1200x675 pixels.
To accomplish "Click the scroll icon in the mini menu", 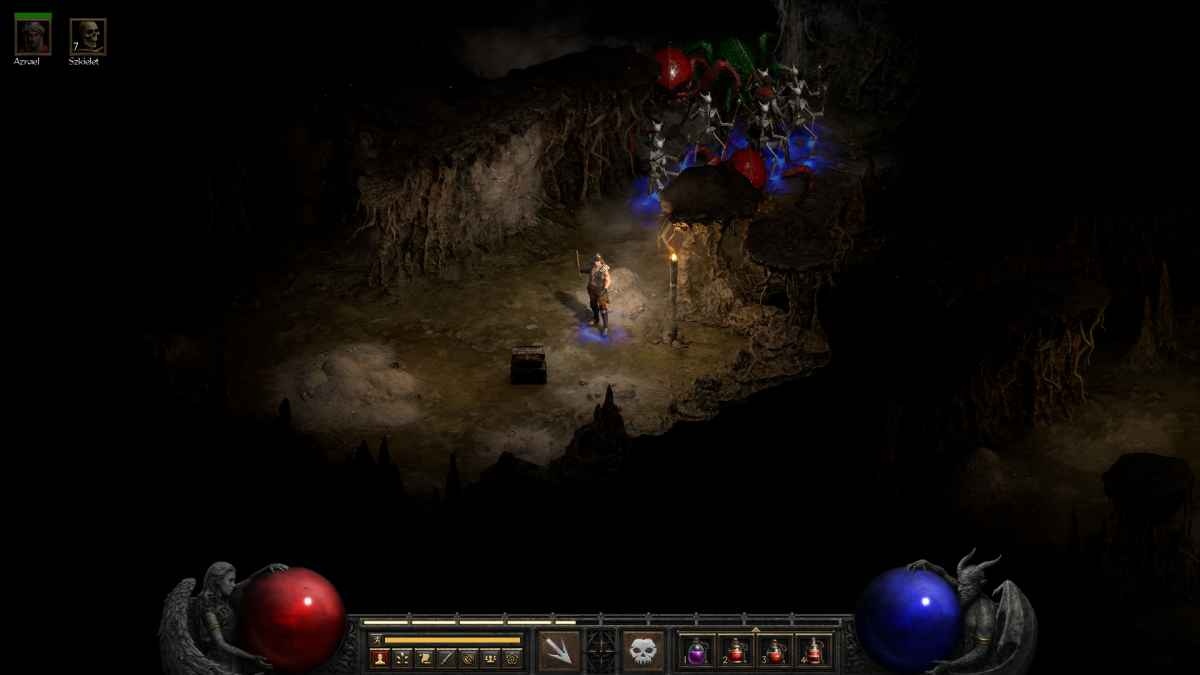I will [x=424, y=658].
